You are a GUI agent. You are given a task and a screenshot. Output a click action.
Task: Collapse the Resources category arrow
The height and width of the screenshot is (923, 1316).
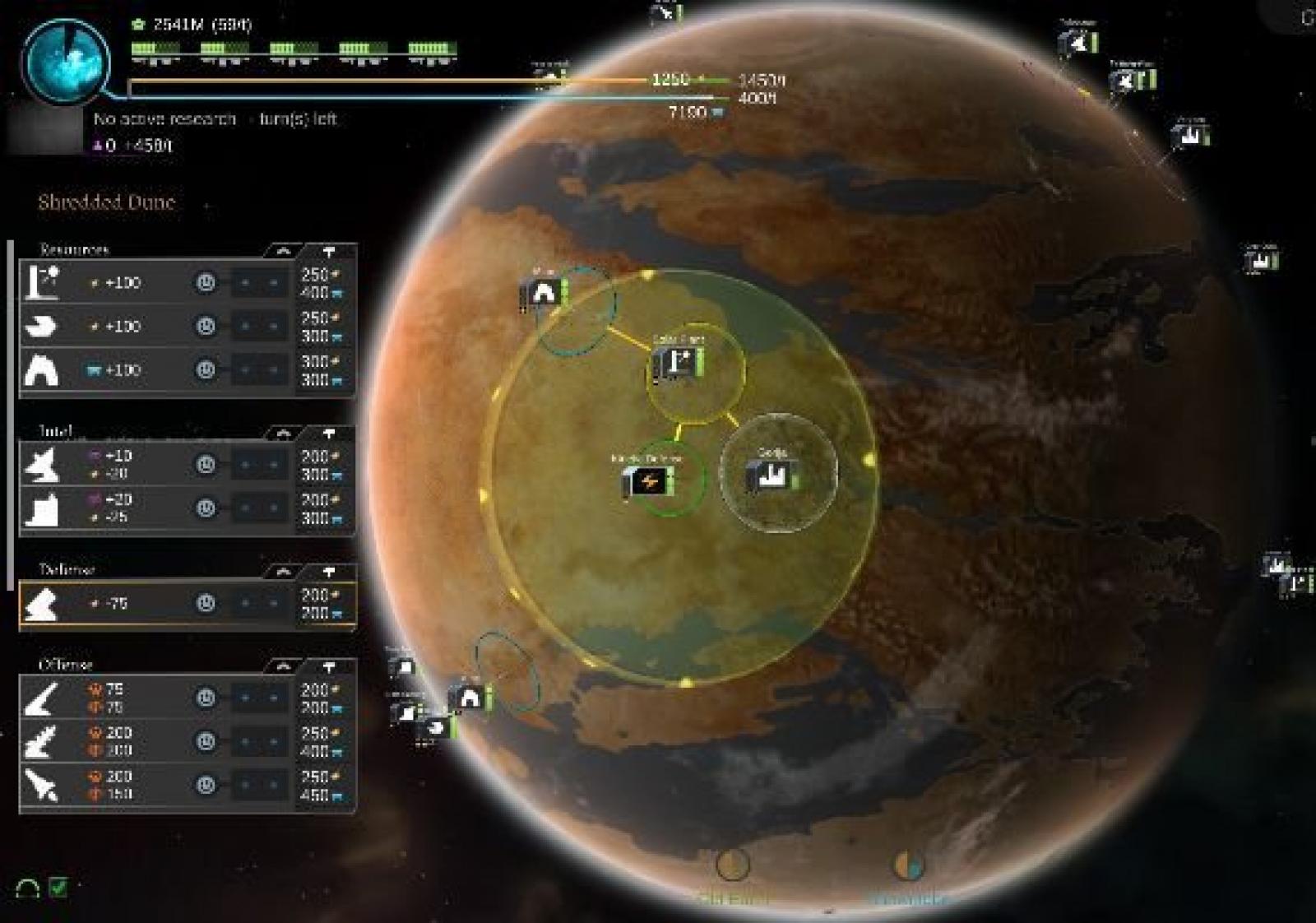pos(282,250)
